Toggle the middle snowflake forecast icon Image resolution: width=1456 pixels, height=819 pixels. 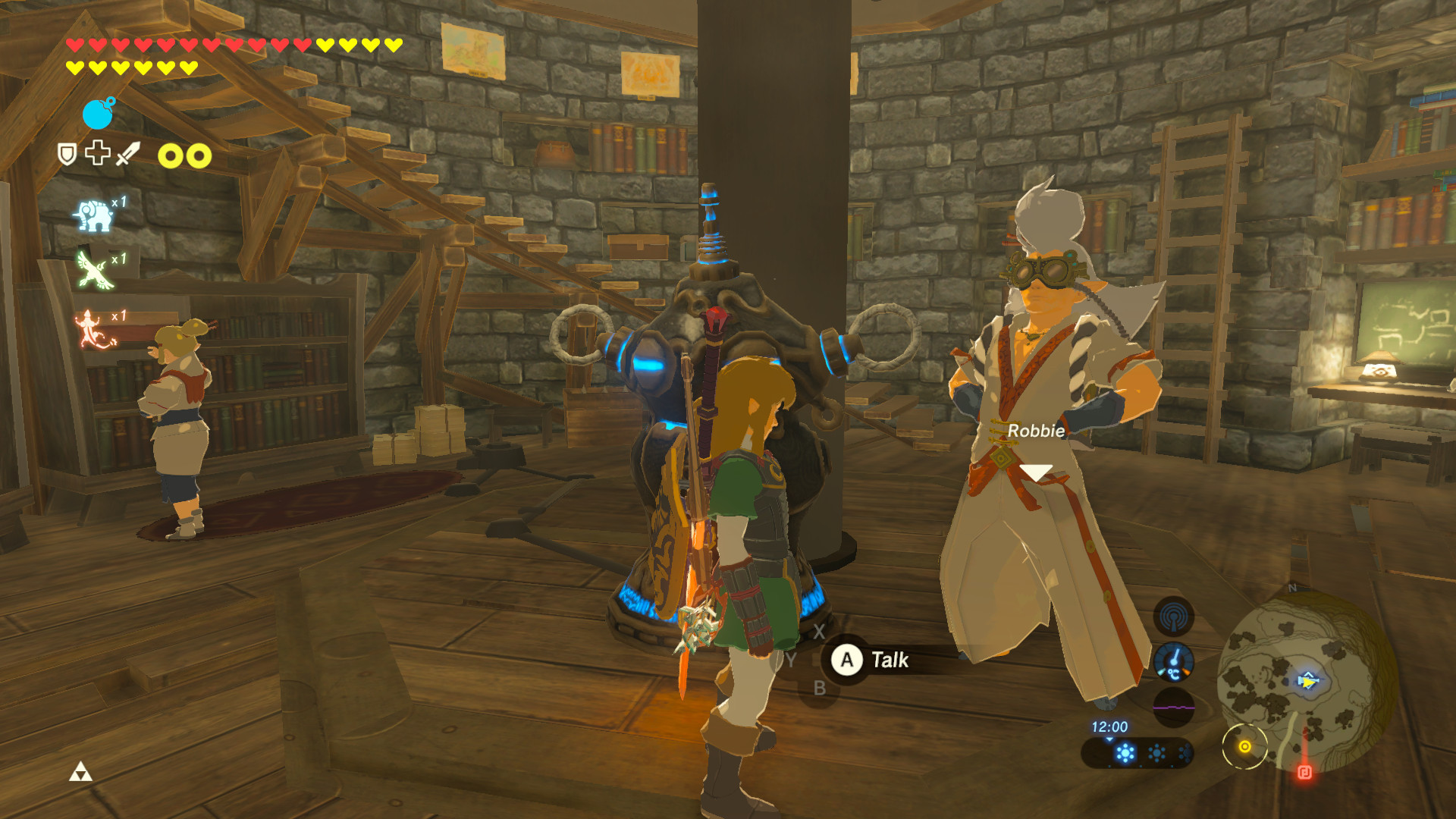(x=1156, y=754)
